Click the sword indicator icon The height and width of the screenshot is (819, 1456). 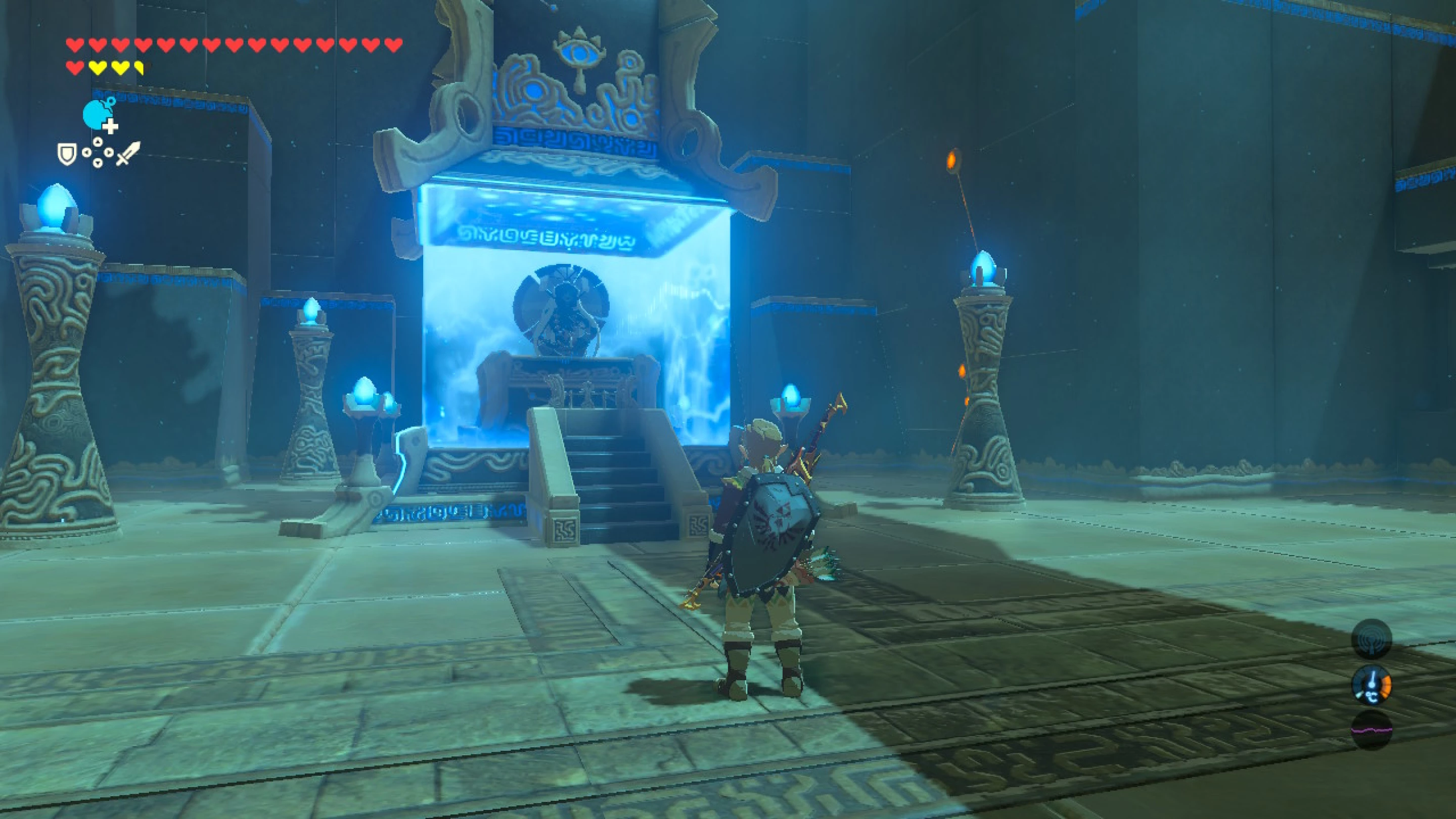click(129, 154)
